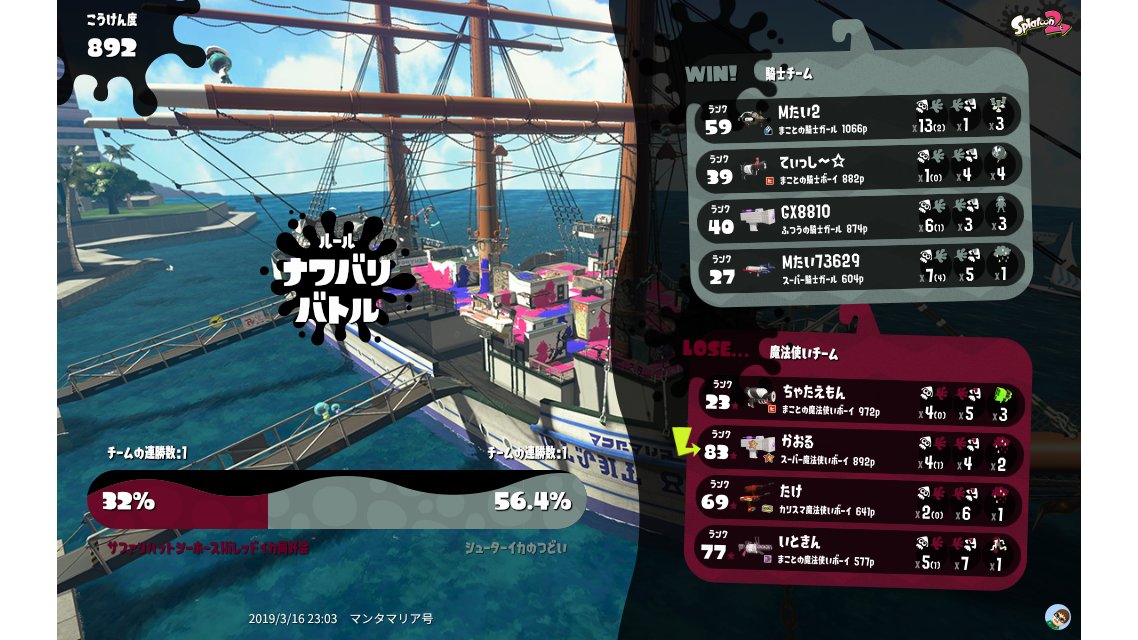Choose the CX8810 player row
This screenshot has width=1138, height=640.
point(858,218)
